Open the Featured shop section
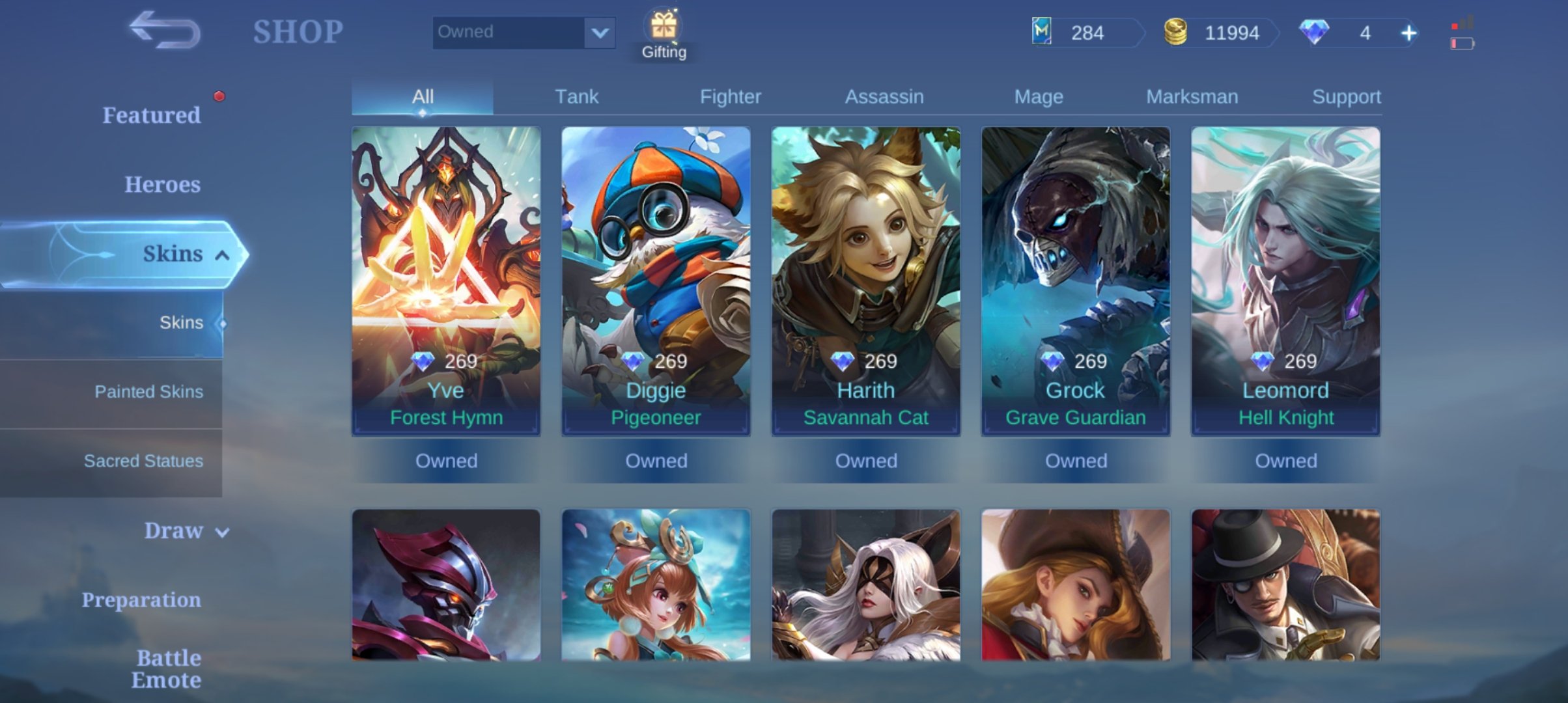Screen dimensions: 1568x703 click(x=151, y=115)
